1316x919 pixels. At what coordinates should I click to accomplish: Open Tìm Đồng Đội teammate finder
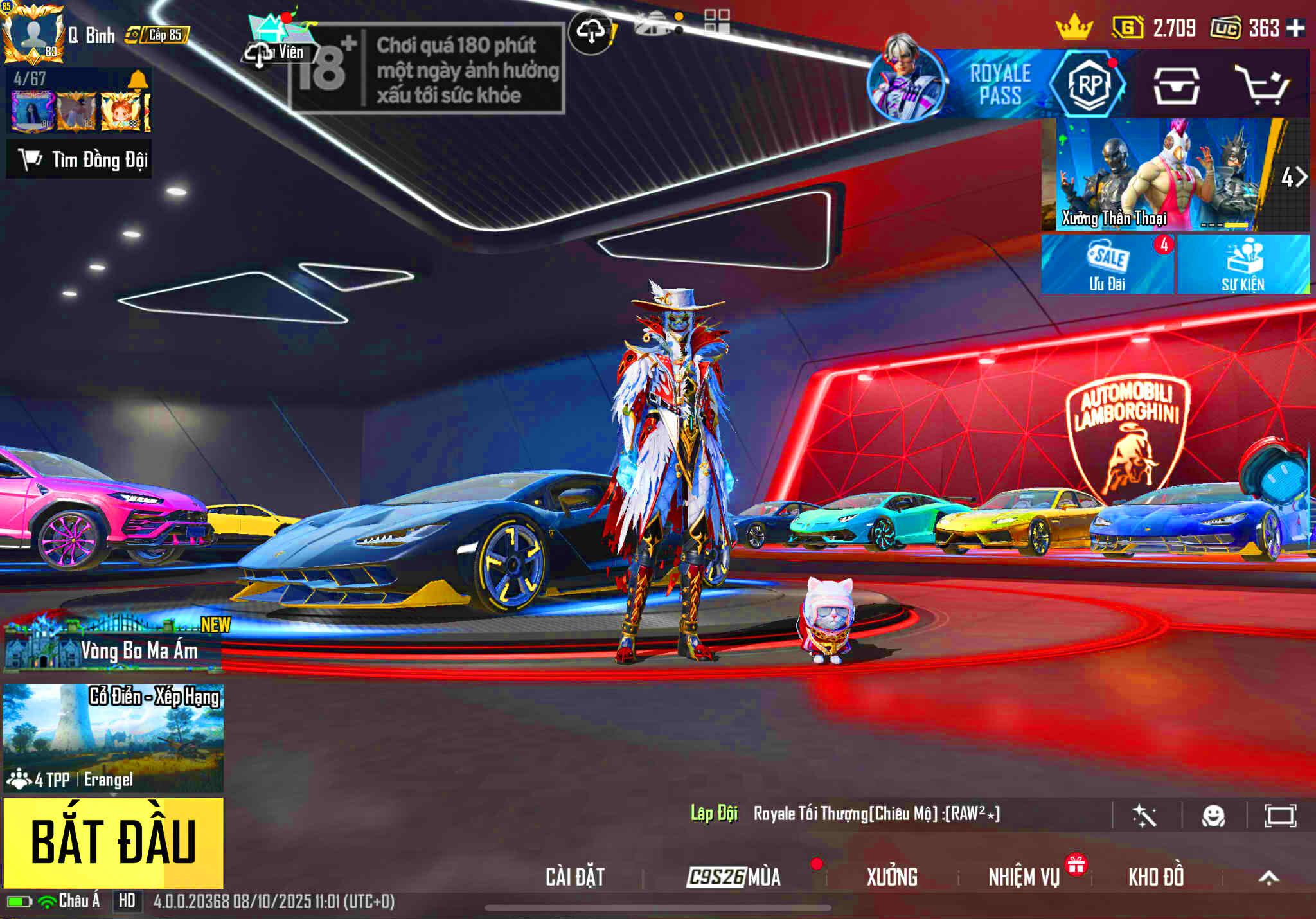click(80, 159)
